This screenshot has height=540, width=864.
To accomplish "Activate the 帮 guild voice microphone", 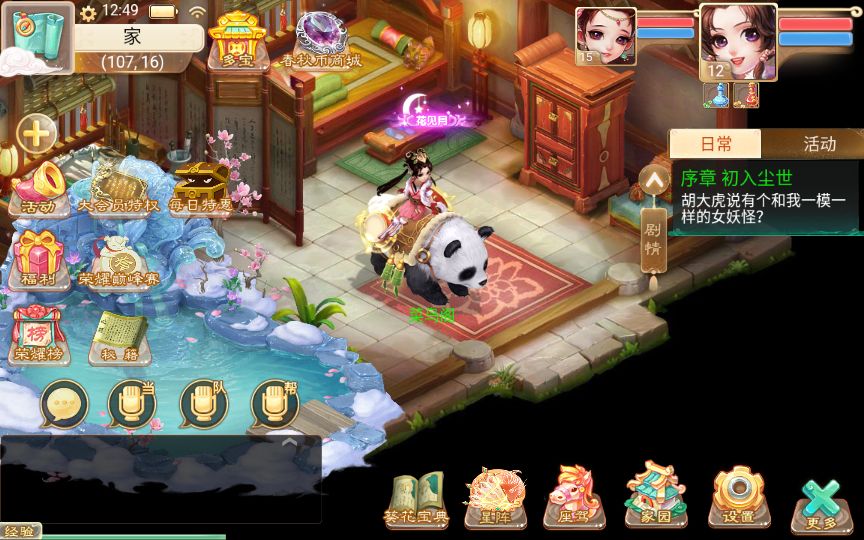I will pos(275,405).
